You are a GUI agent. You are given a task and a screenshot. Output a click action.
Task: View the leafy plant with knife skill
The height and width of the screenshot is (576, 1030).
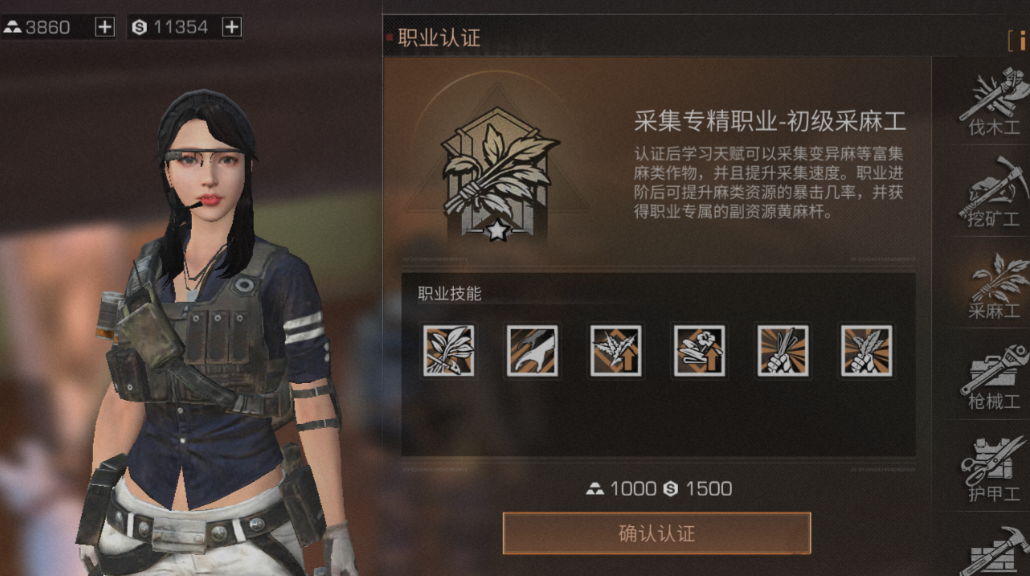[x=448, y=350]
